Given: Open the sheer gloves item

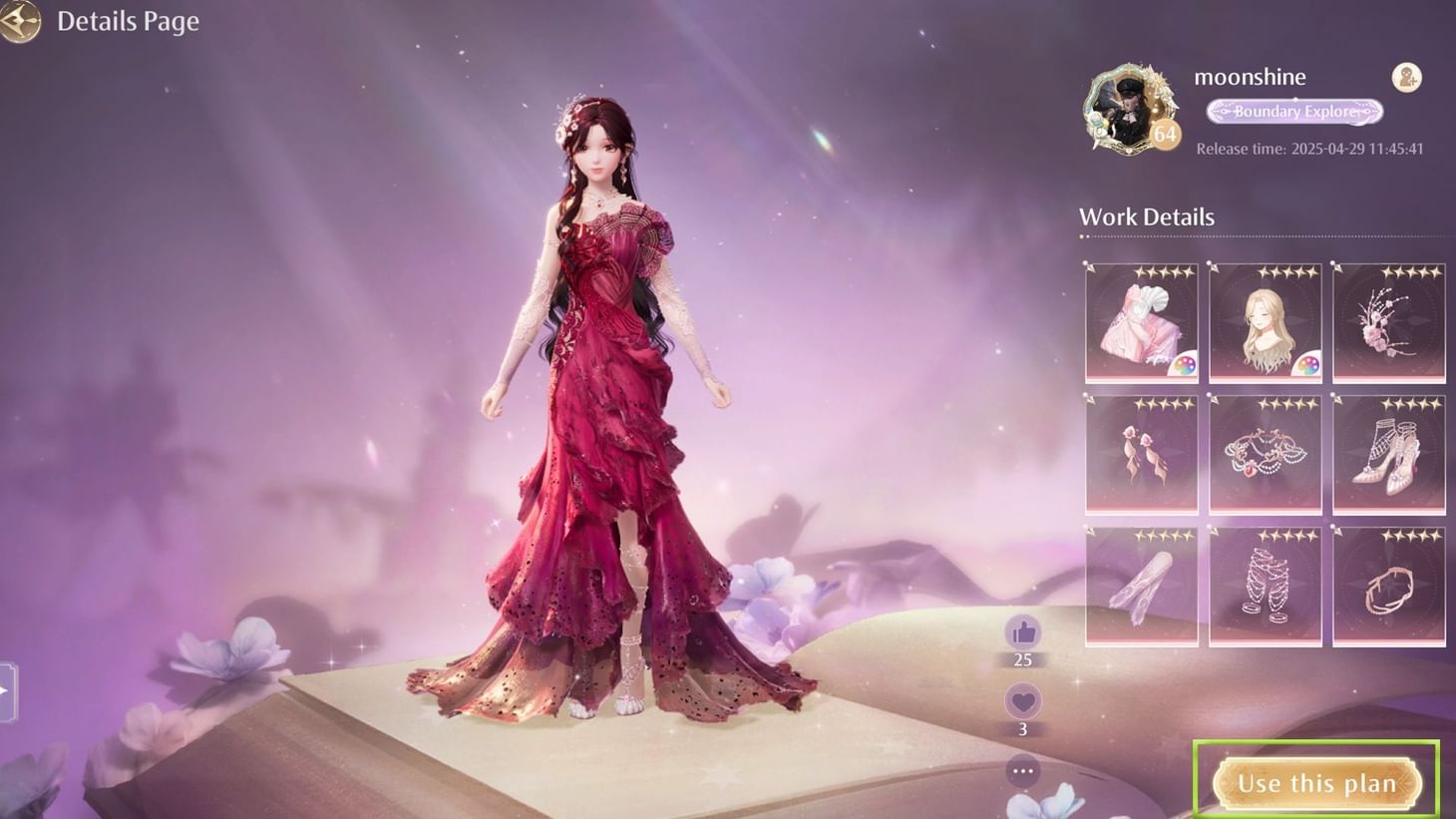Looking at the screenshot, I should point(1140,586).
